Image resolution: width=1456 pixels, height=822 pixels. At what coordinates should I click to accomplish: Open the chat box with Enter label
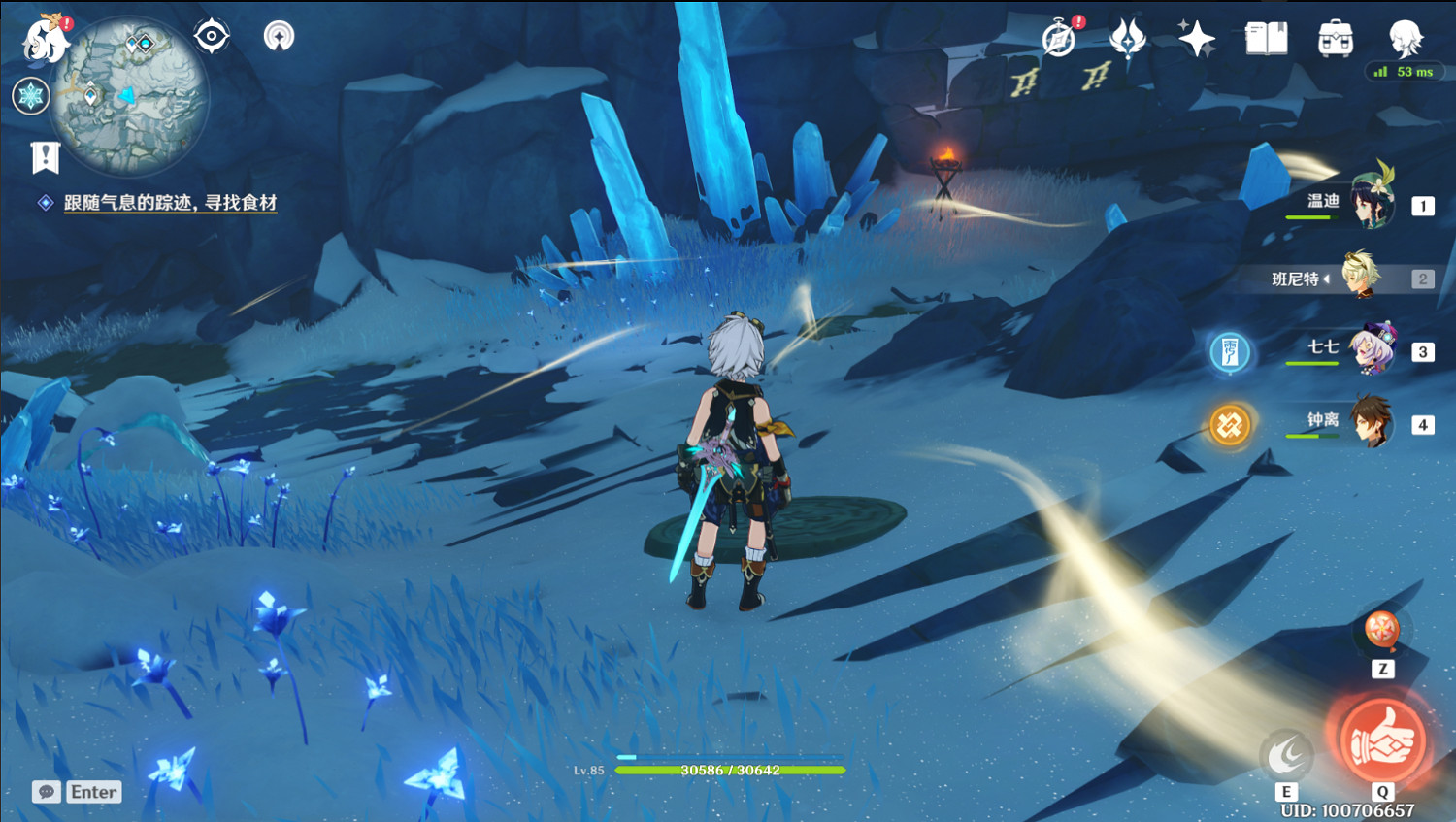coord(77,792)
